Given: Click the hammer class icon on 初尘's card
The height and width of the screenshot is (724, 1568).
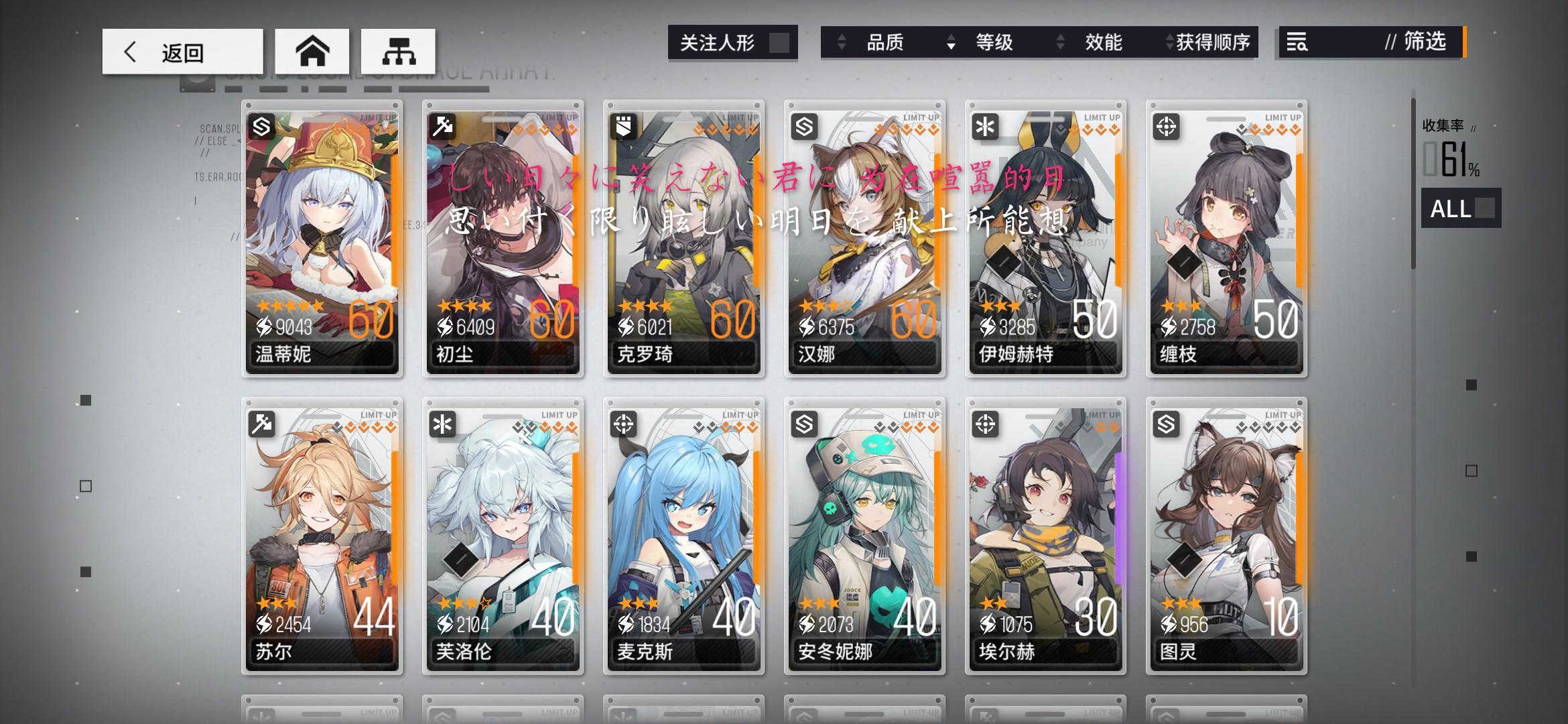Looking at the screenshot, I should point(441,125).
